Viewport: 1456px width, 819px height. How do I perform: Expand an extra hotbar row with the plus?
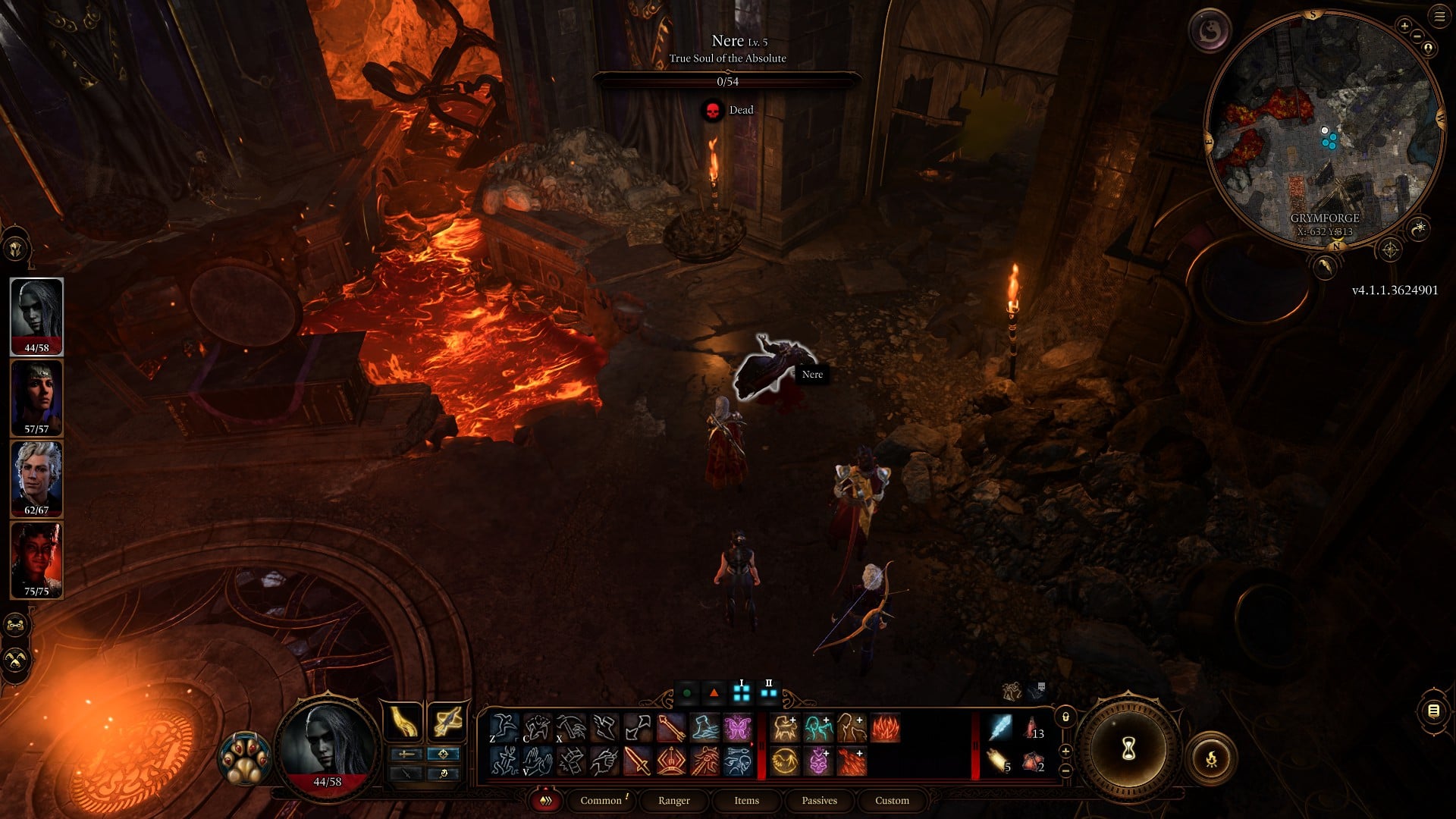(x=1065, y=751)
